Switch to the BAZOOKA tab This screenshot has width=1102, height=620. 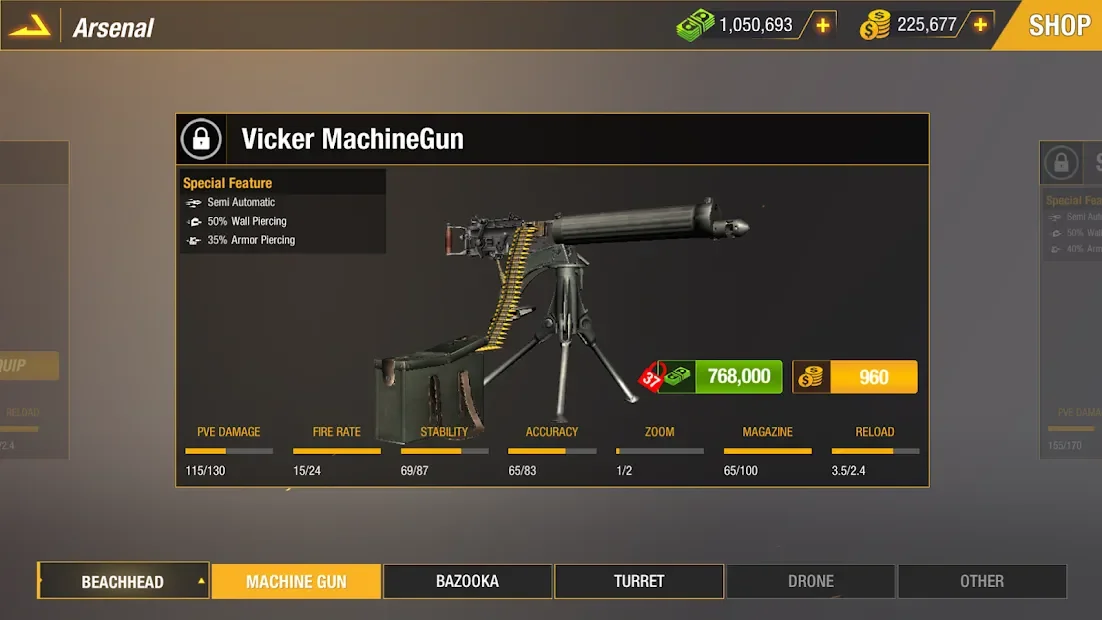click(467, 581)
